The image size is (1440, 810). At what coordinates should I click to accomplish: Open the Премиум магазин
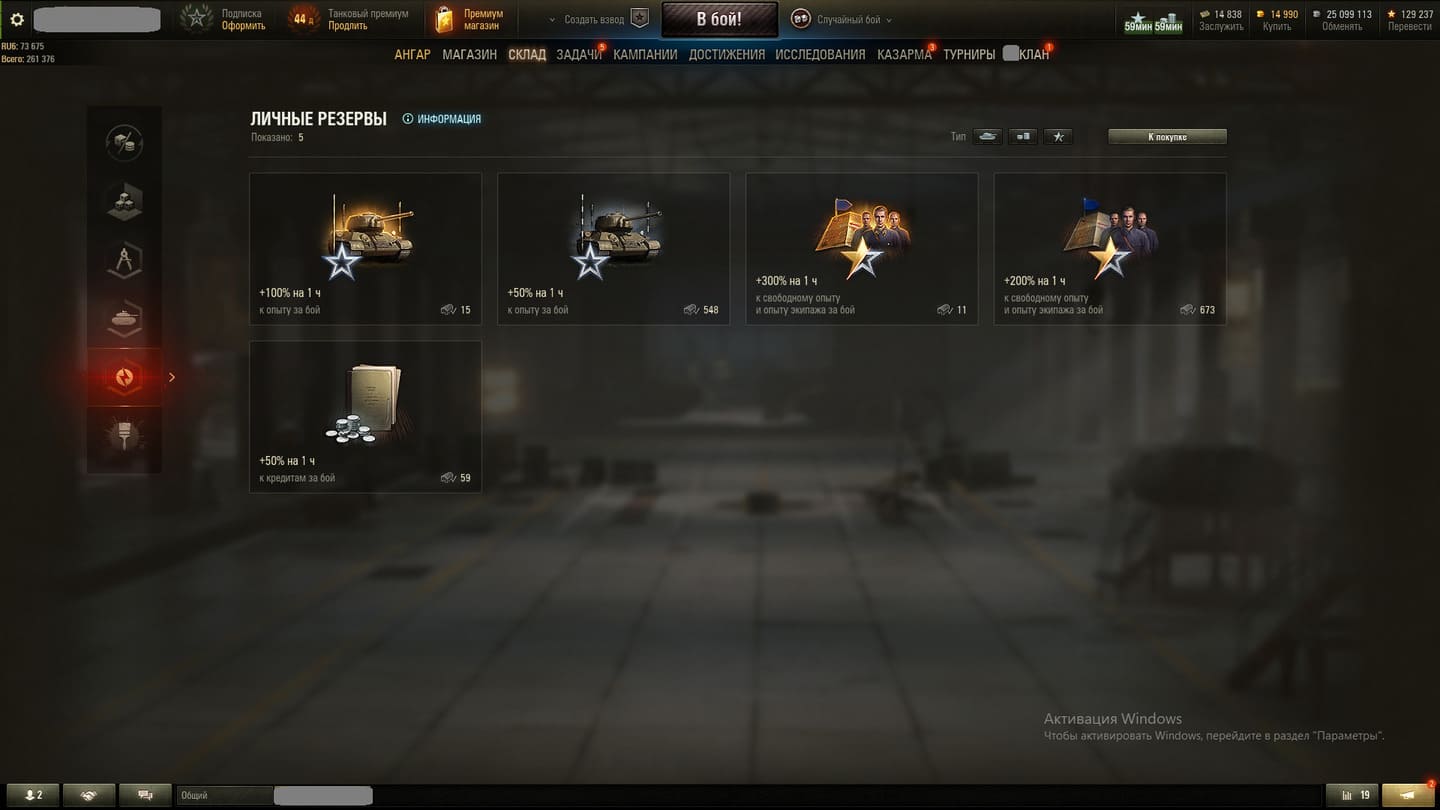469,19
